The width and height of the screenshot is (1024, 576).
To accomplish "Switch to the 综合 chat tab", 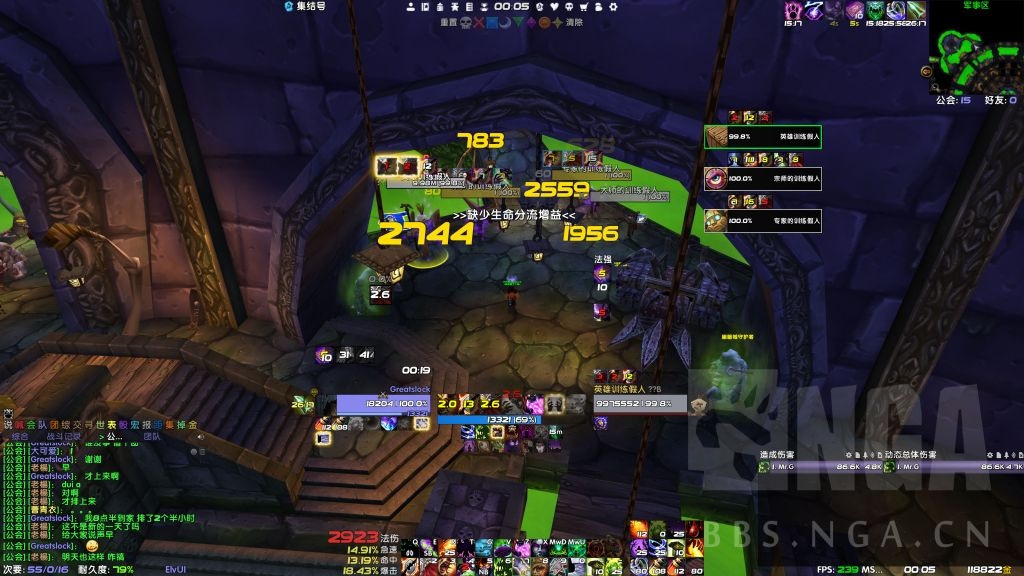I will click(x=20, y=436).
